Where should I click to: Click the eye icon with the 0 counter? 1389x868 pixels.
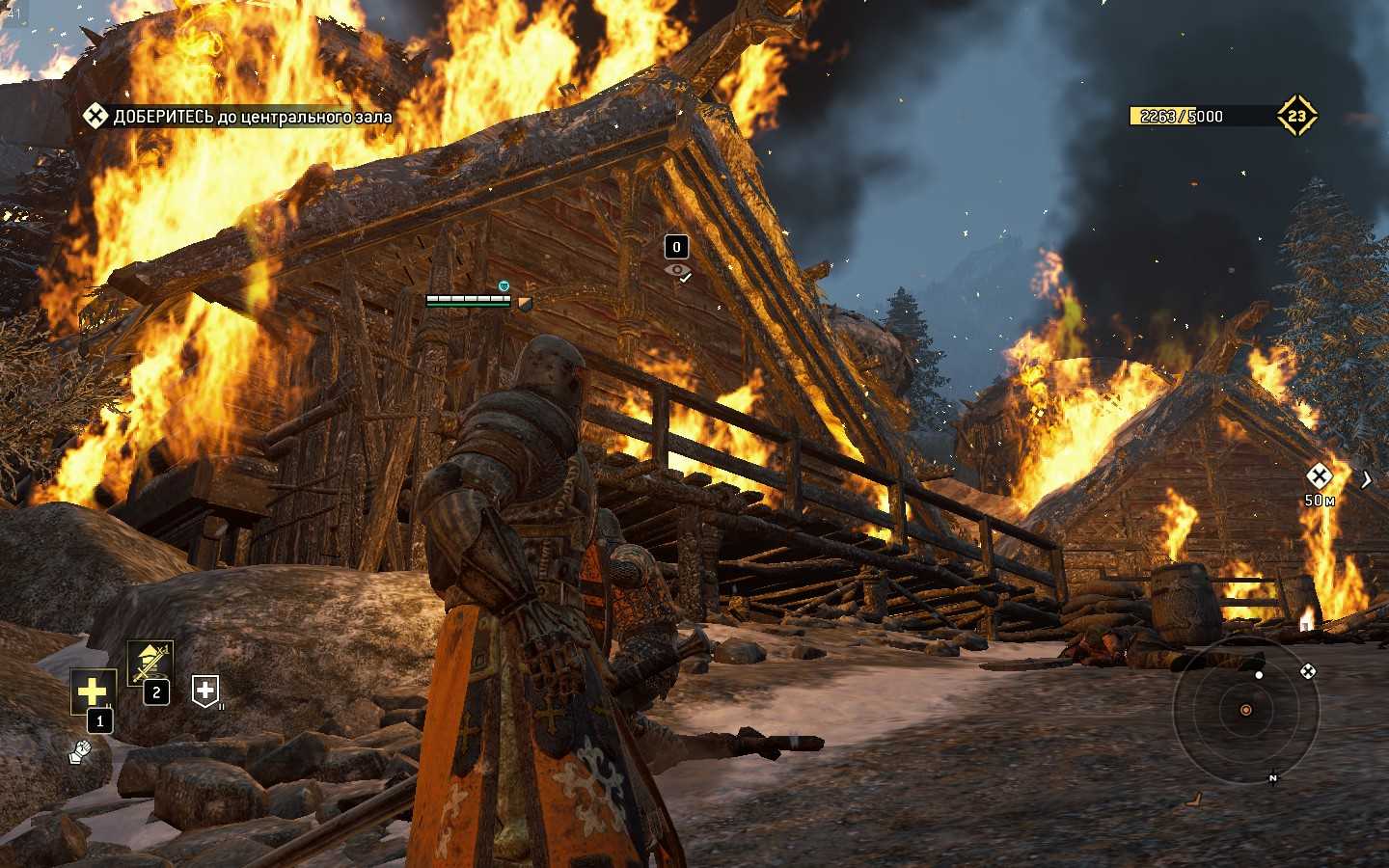tap(677, 271)
